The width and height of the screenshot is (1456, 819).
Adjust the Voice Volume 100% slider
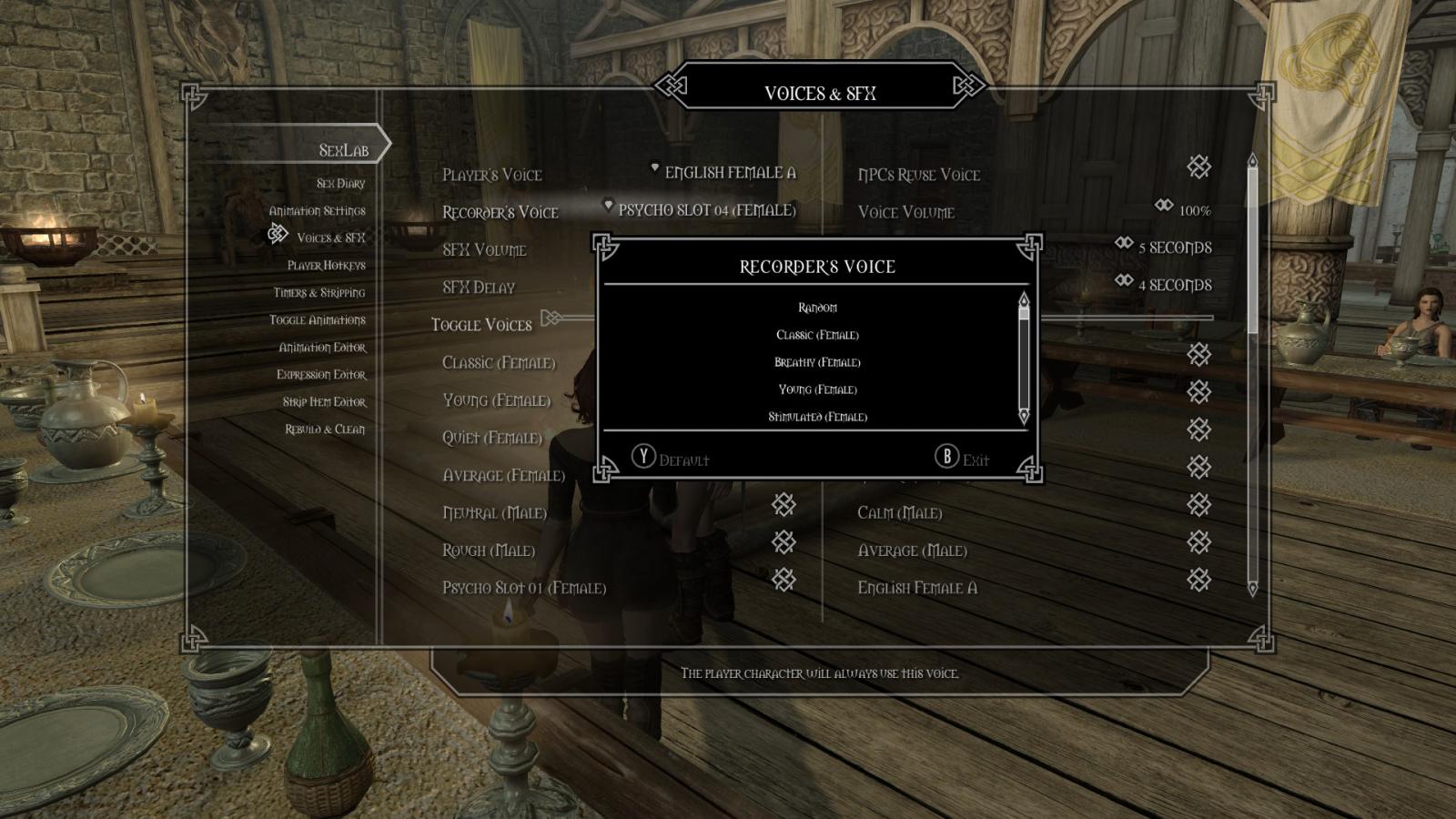tap(1184, 209)
